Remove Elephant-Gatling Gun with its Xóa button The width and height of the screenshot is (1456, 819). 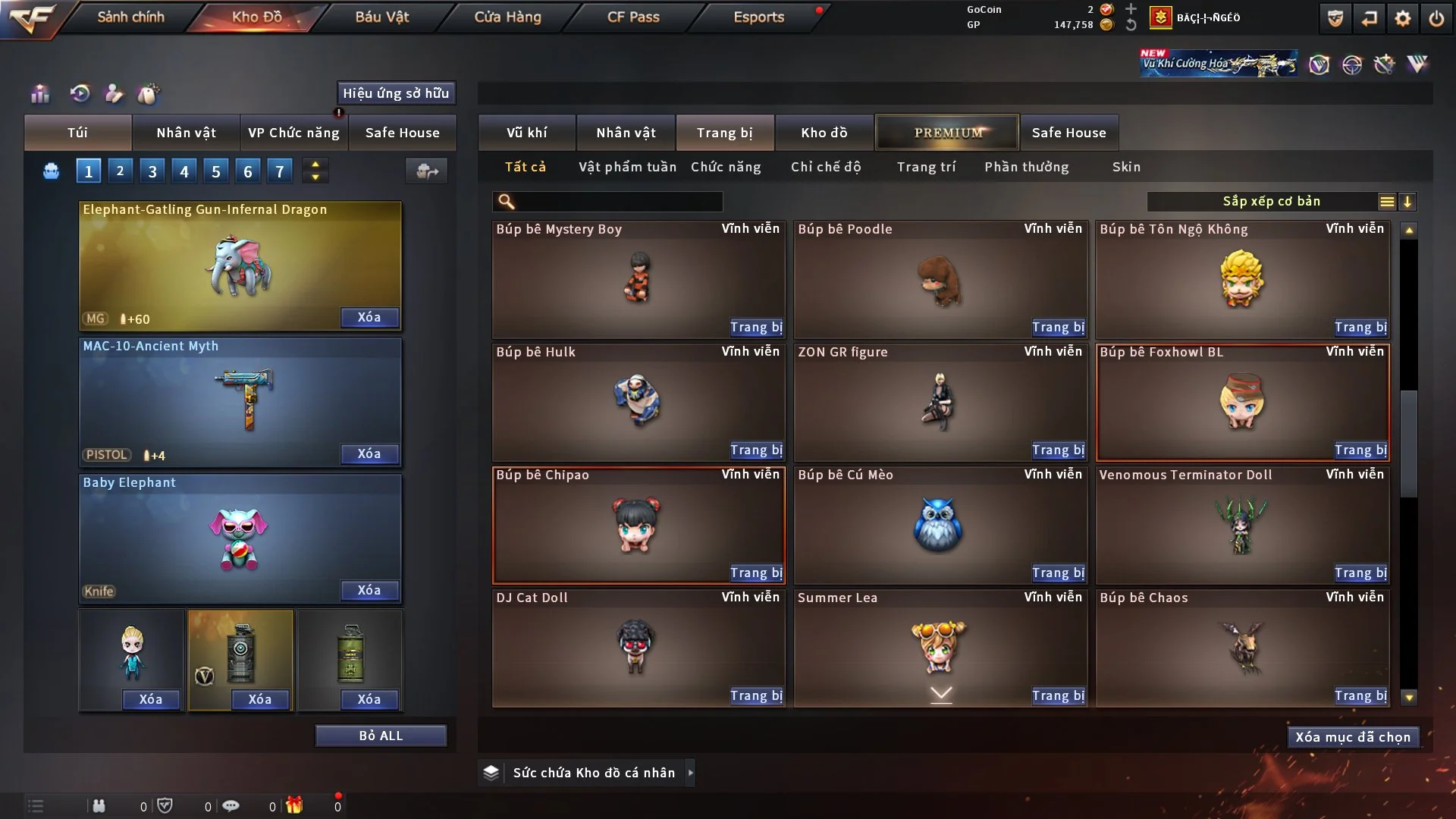pos(369,318)
